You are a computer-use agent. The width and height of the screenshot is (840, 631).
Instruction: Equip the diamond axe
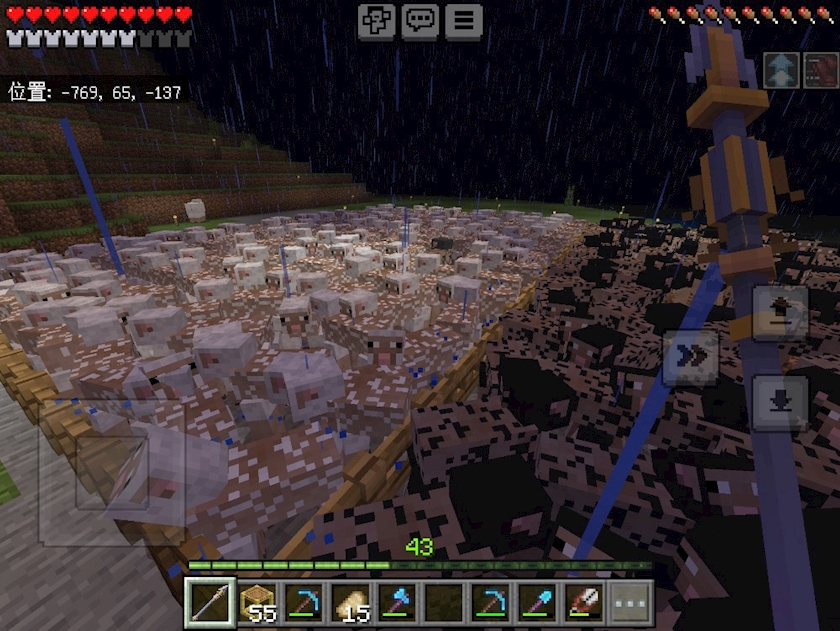397,603
